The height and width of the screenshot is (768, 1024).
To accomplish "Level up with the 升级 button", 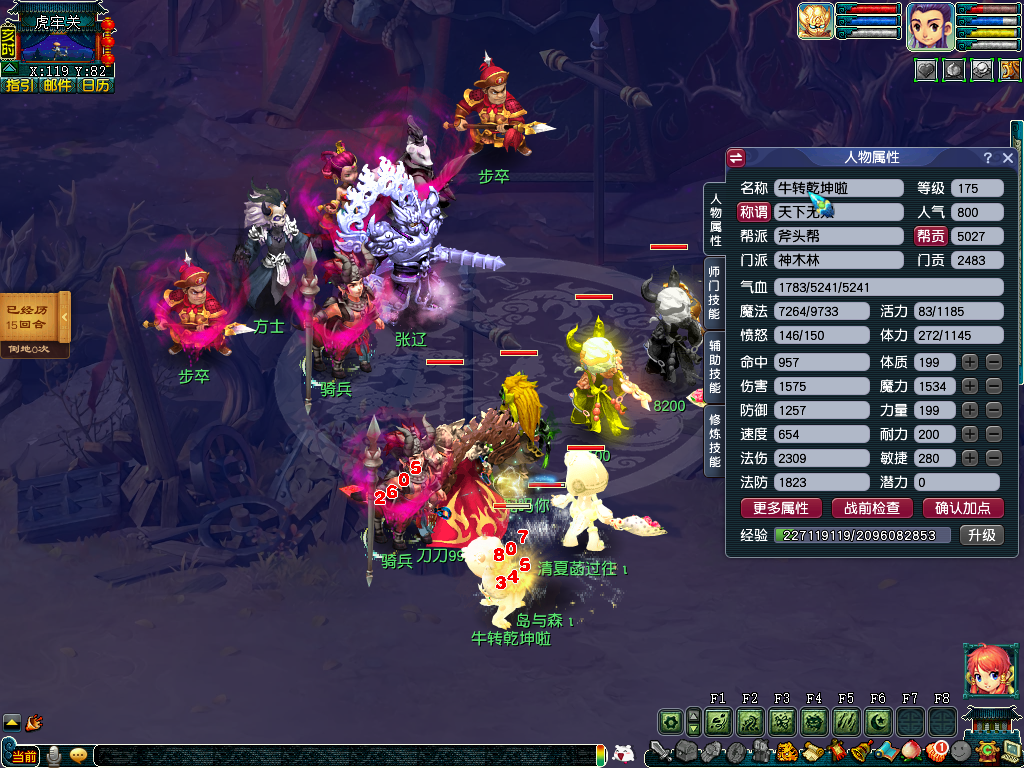I will pyautogui.click(x=980, y=535).
